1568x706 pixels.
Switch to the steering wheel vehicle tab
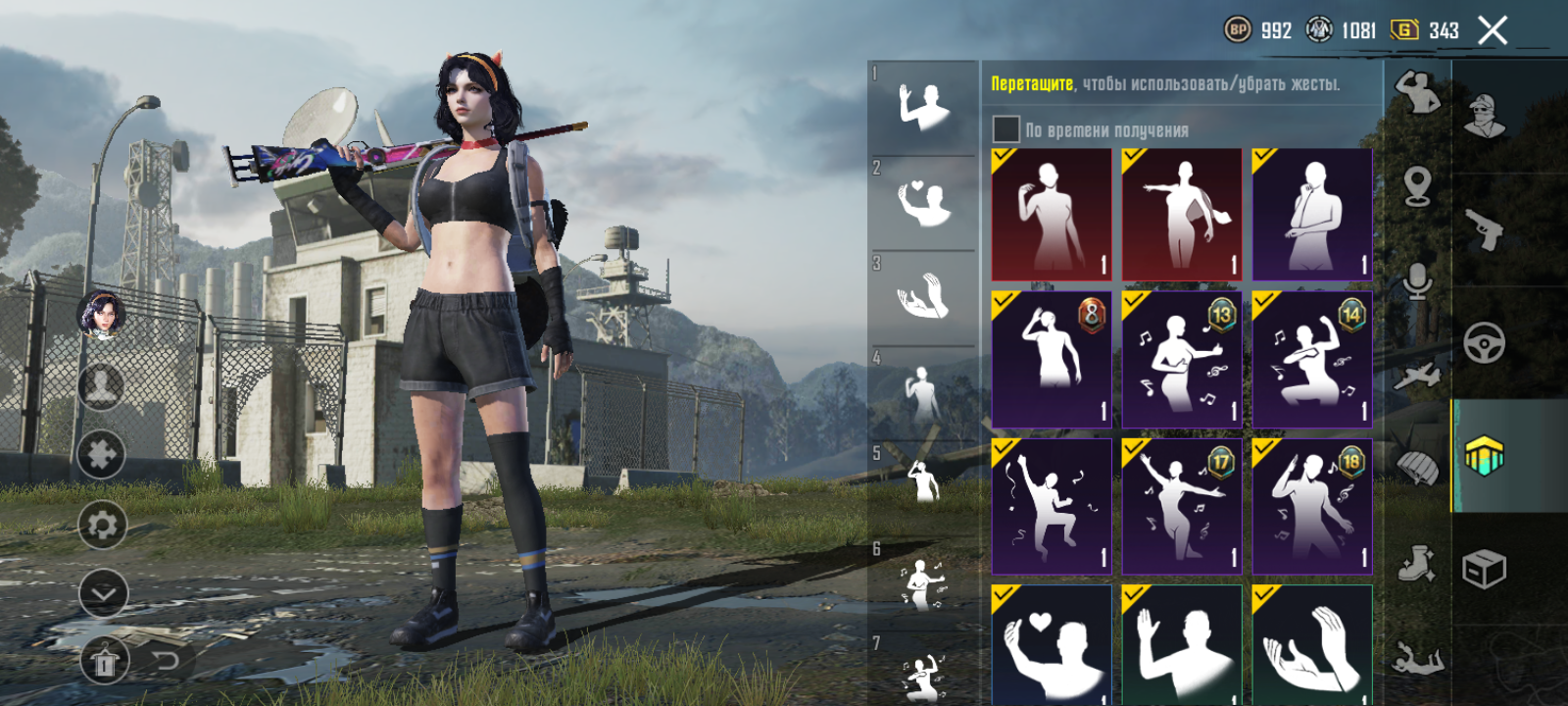coord(1485,343)
